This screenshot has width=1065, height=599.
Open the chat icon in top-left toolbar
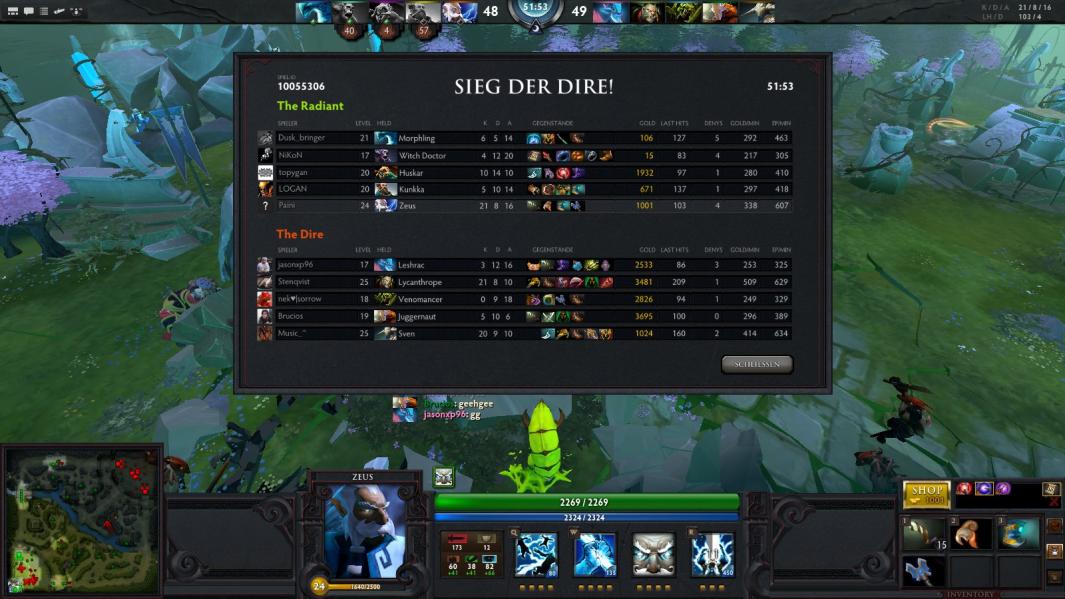coord(29,11)
